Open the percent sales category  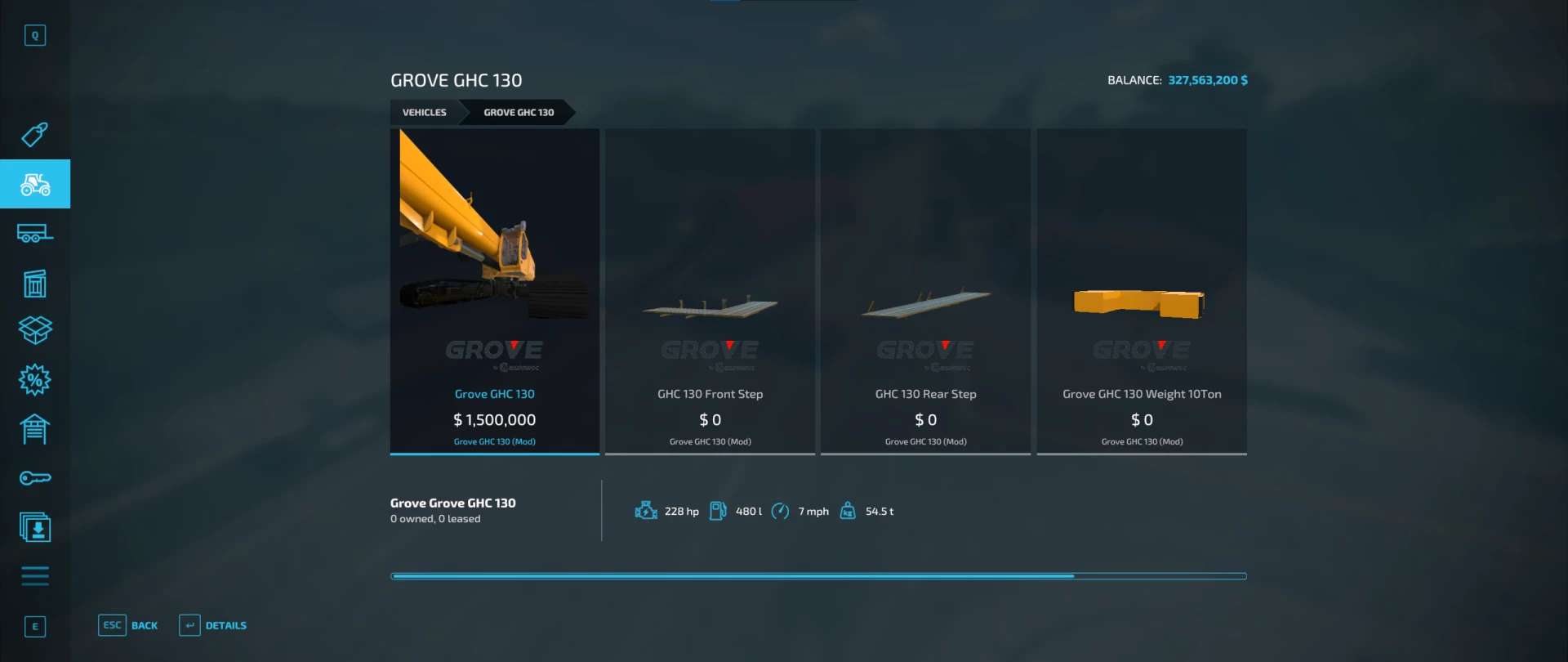(34, 380)
